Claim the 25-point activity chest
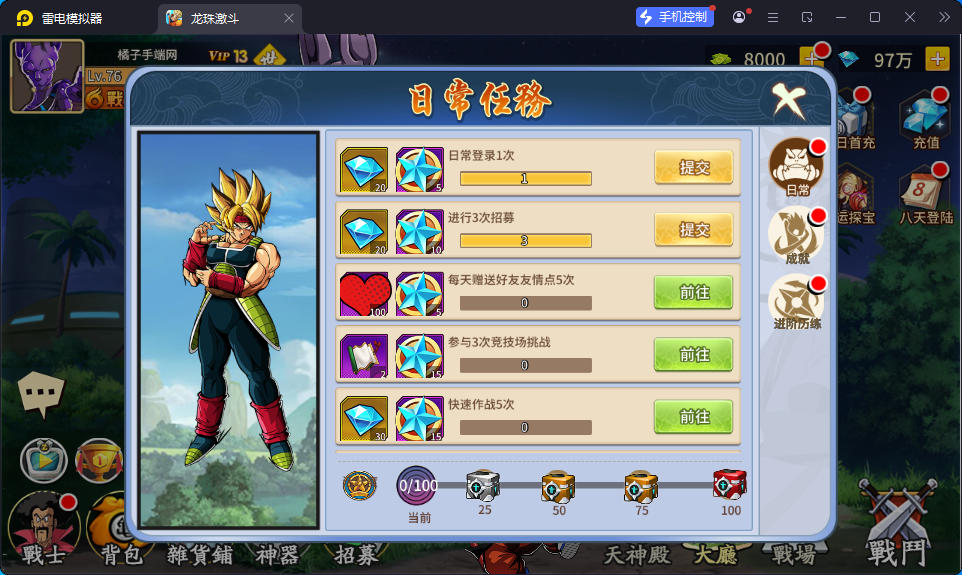Image resolution: width=962 pixels, height=575 pixels. coord(483,486)
